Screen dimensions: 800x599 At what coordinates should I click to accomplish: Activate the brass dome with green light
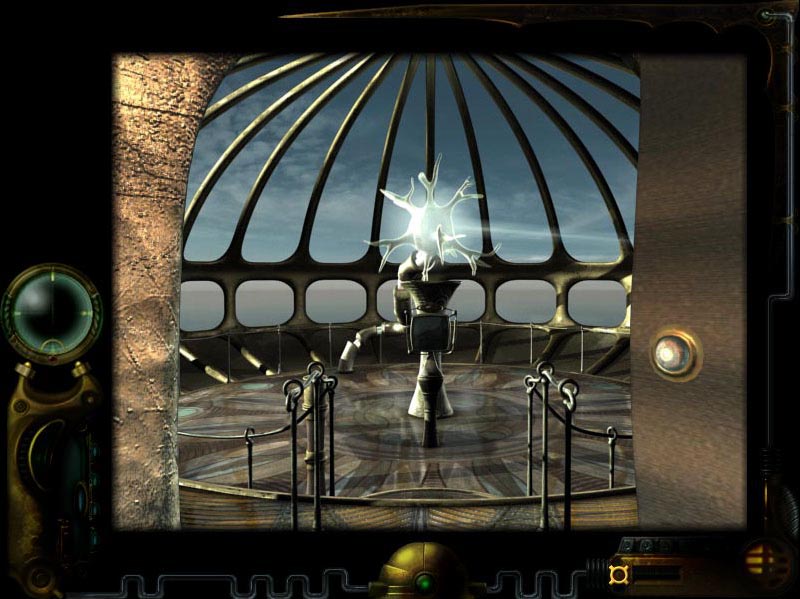422,574
